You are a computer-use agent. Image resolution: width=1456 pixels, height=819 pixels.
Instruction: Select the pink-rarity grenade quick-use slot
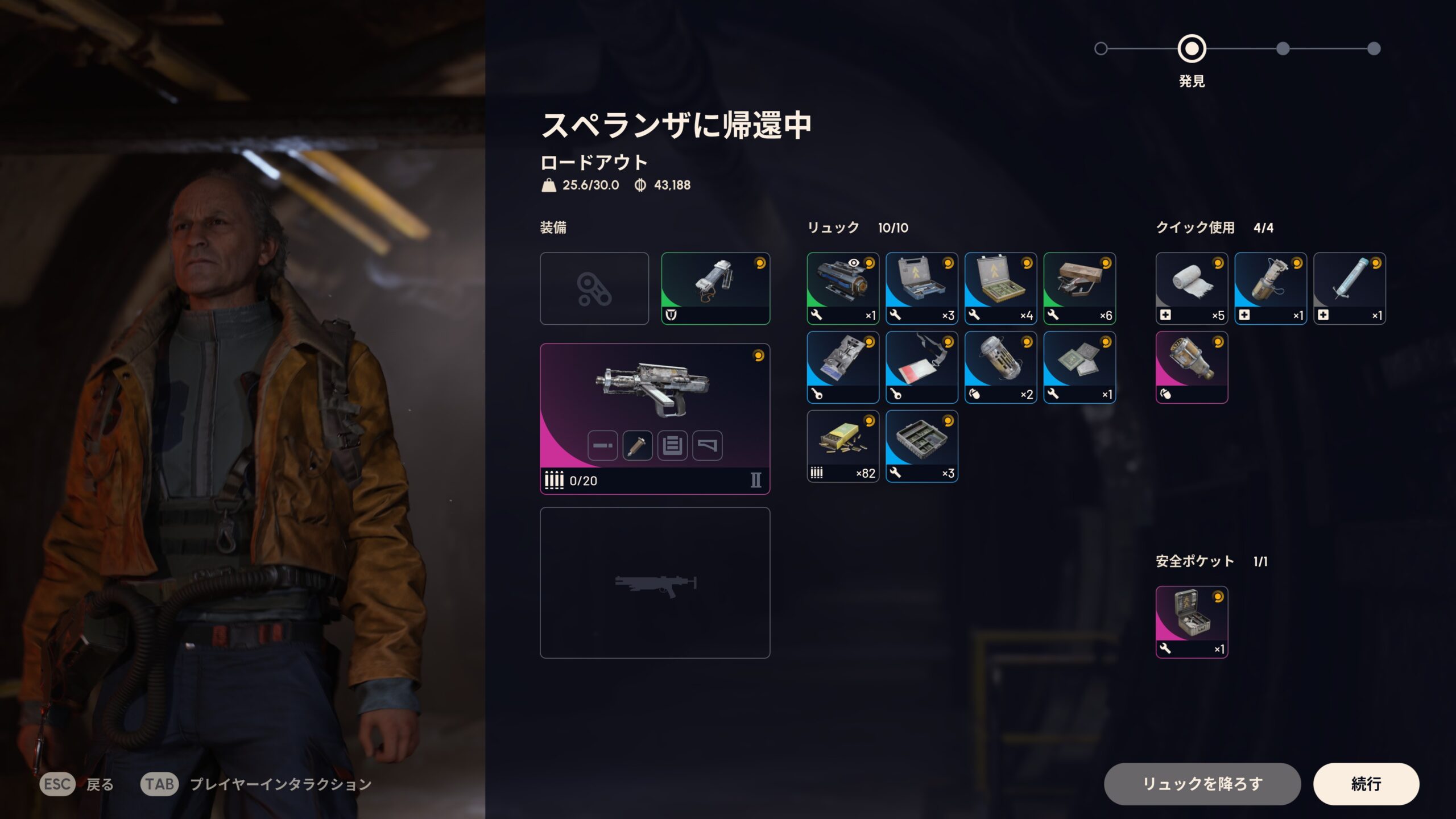pos(1192,367)
